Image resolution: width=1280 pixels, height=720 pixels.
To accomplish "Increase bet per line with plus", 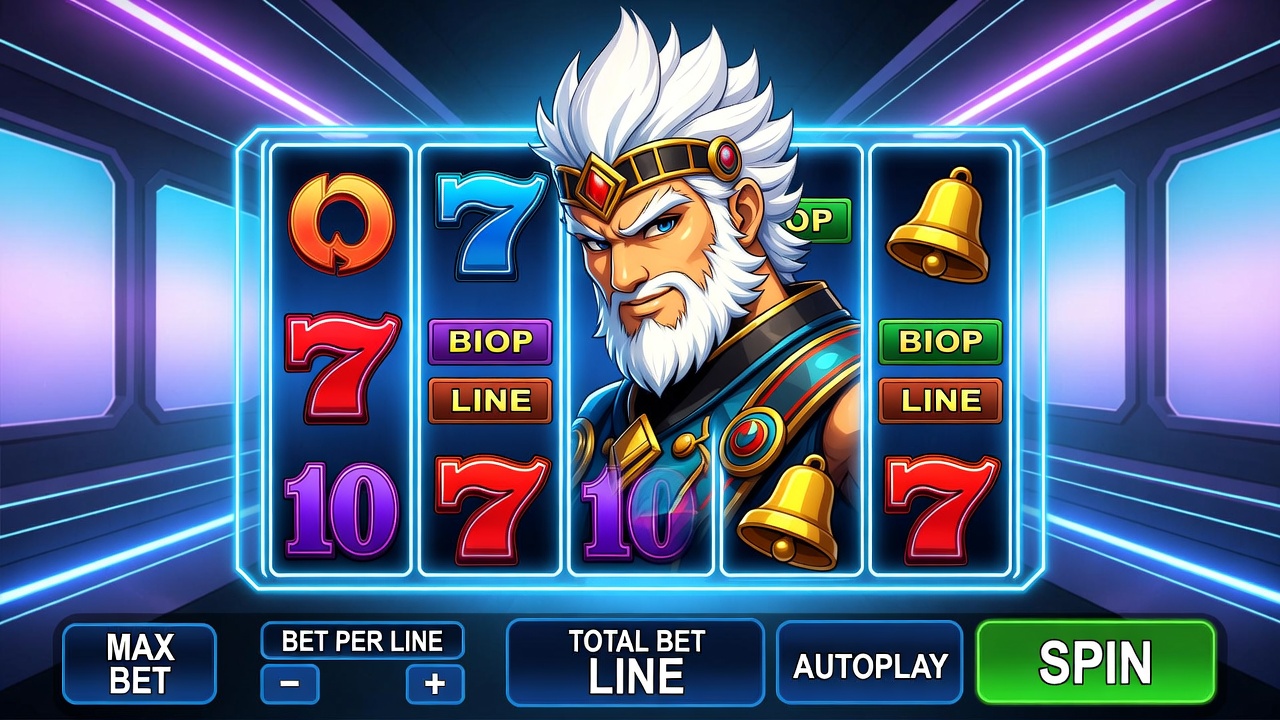I will tap(435, 685).
